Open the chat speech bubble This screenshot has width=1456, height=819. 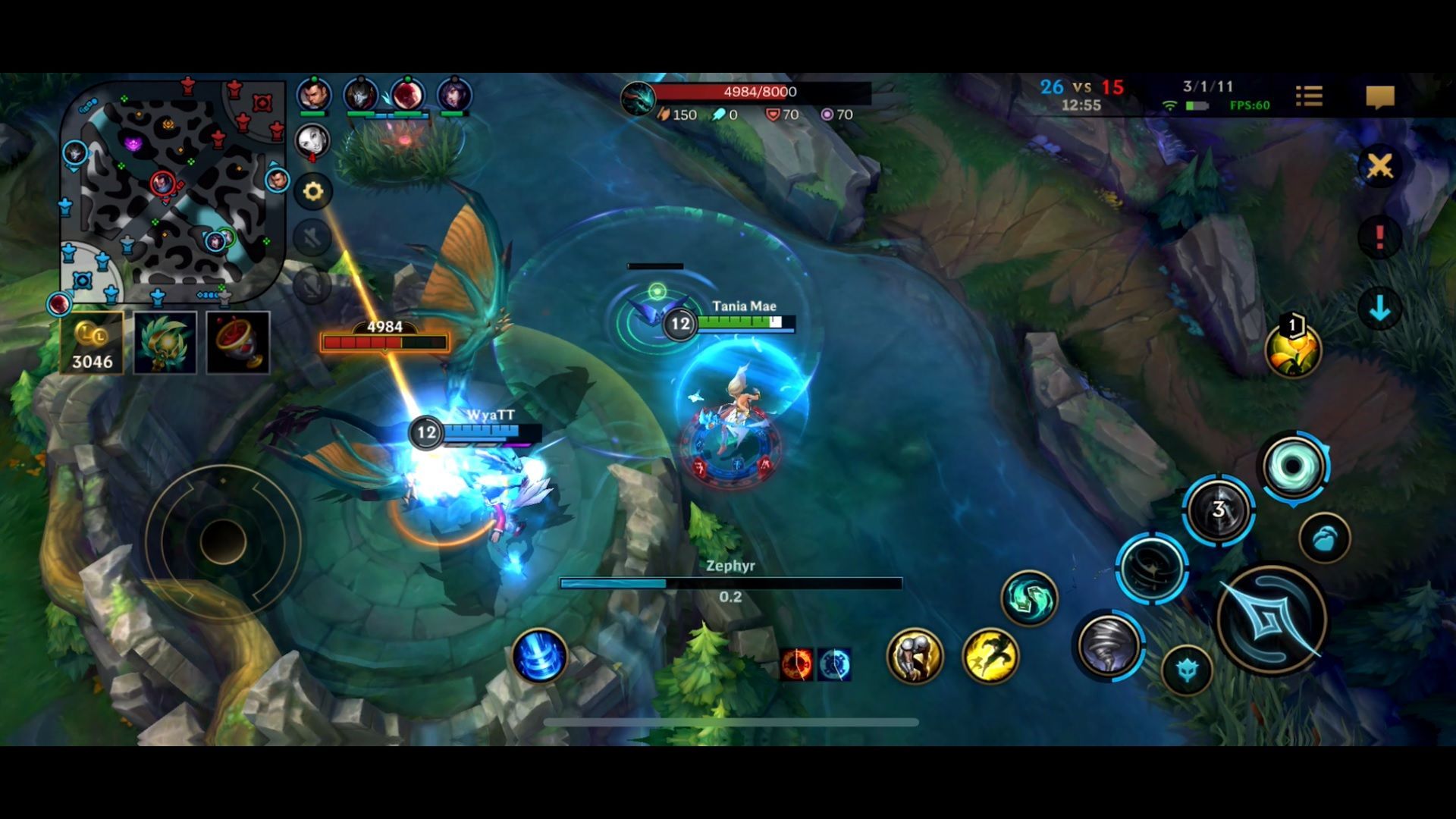click(1379, 97)
